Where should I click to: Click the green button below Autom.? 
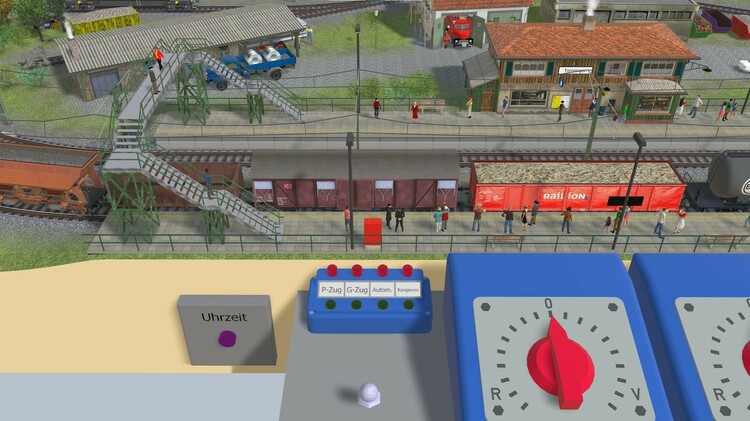(x=381, y=304)
